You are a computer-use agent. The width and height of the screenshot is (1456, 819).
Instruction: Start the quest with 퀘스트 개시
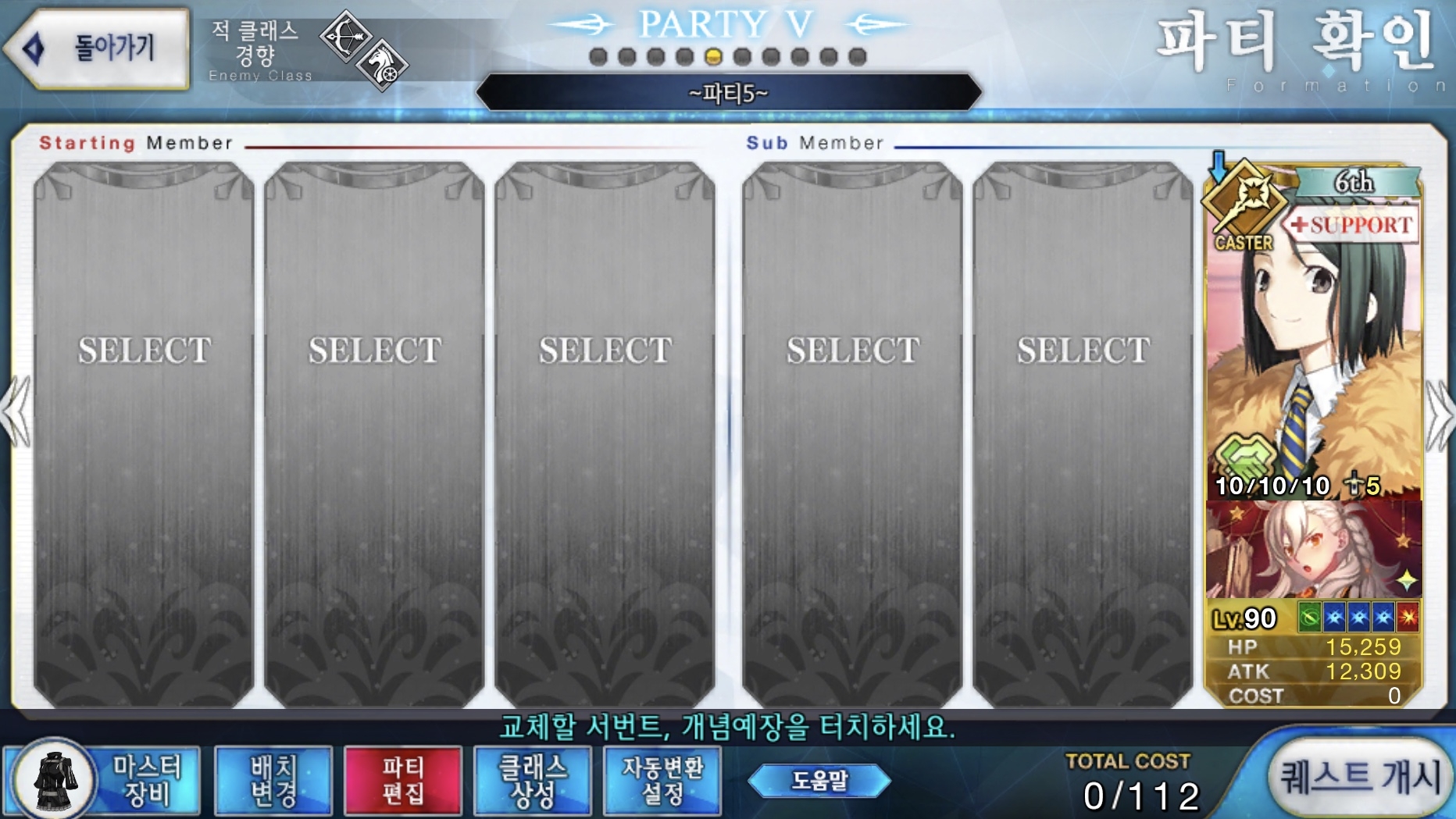tap(1361, 777)
